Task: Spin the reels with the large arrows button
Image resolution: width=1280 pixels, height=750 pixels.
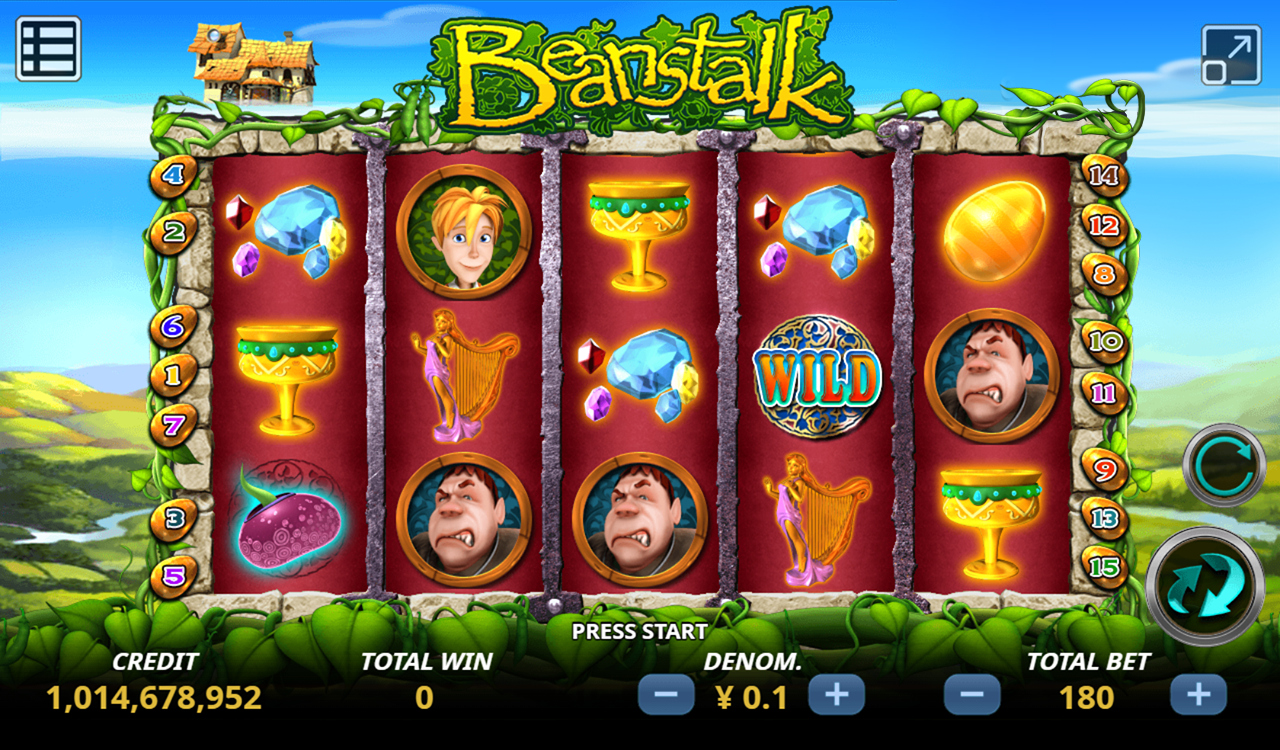Action: coord(1204,586)
